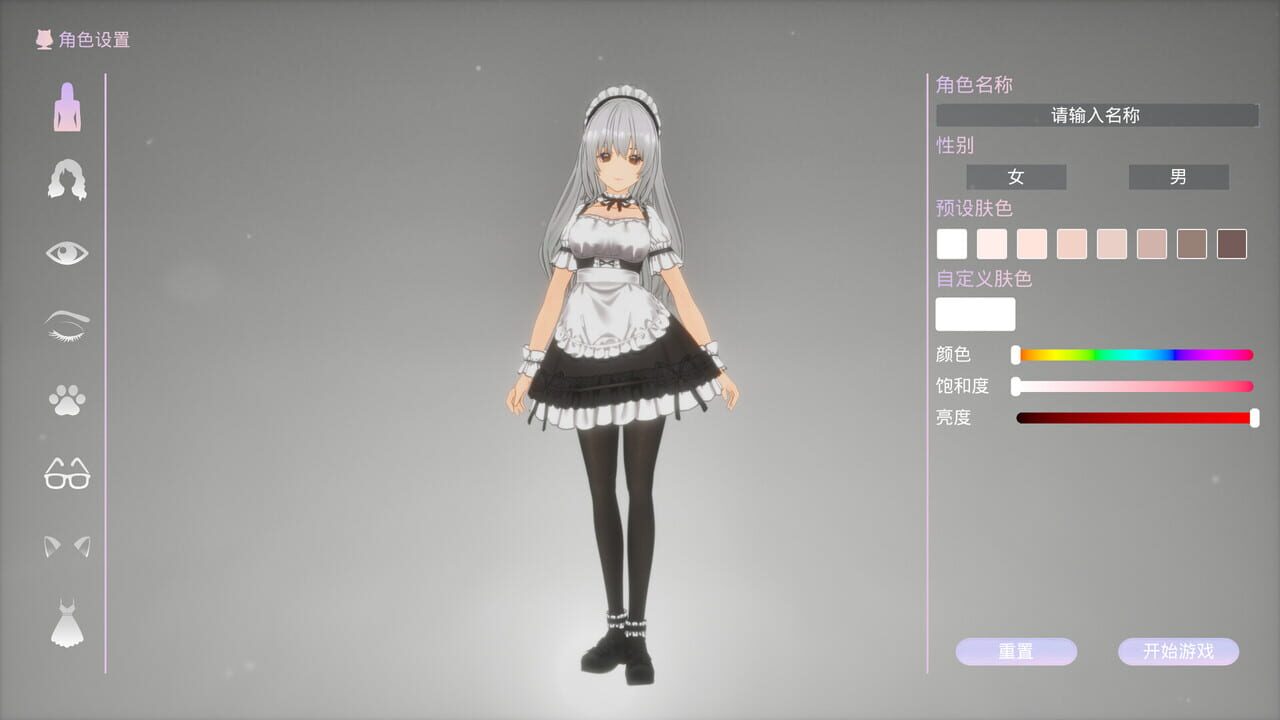Click the 请输入名称 name input field
Screen dimensions: 1280x720
point(1095,115)
